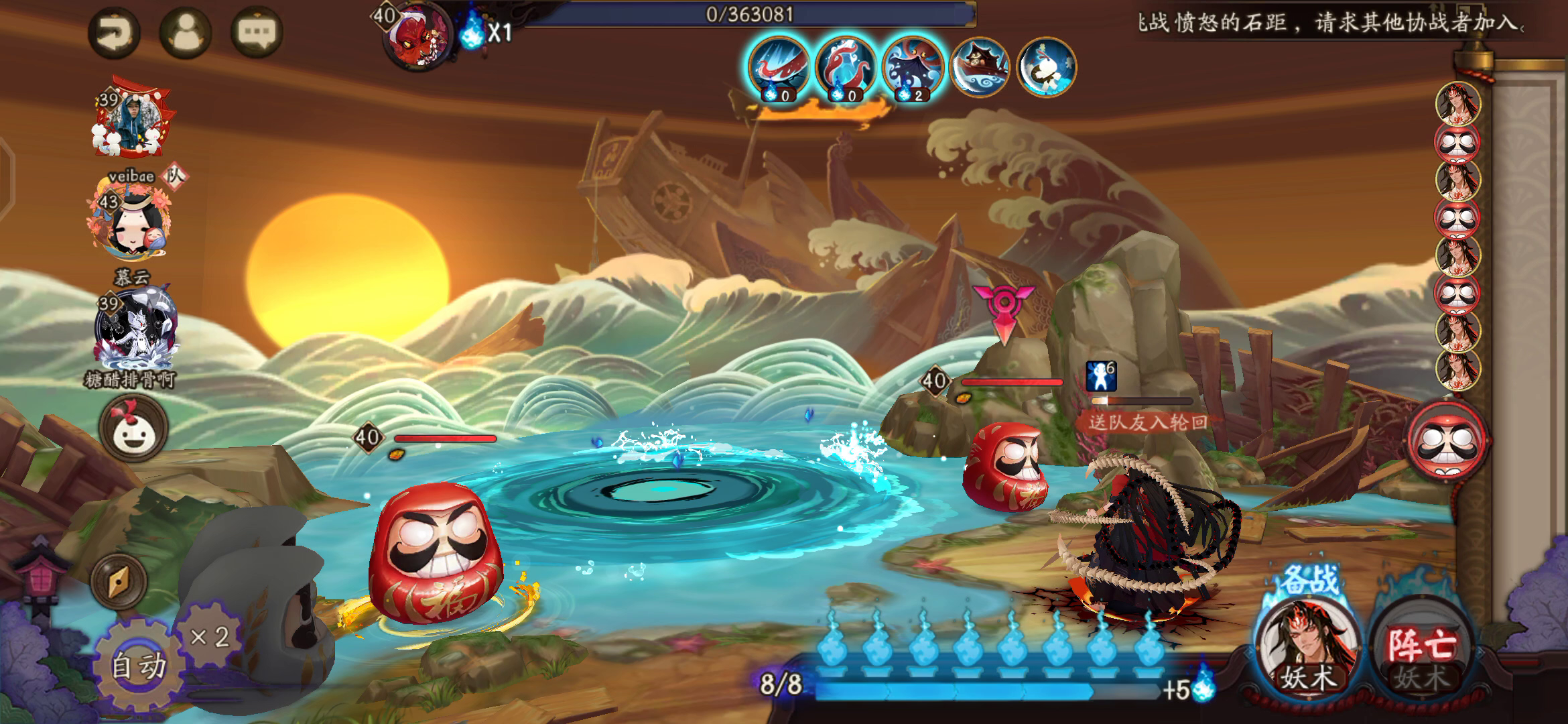
Task: Select the large daruma turn portrait
Action: [x=1447, y=440]
